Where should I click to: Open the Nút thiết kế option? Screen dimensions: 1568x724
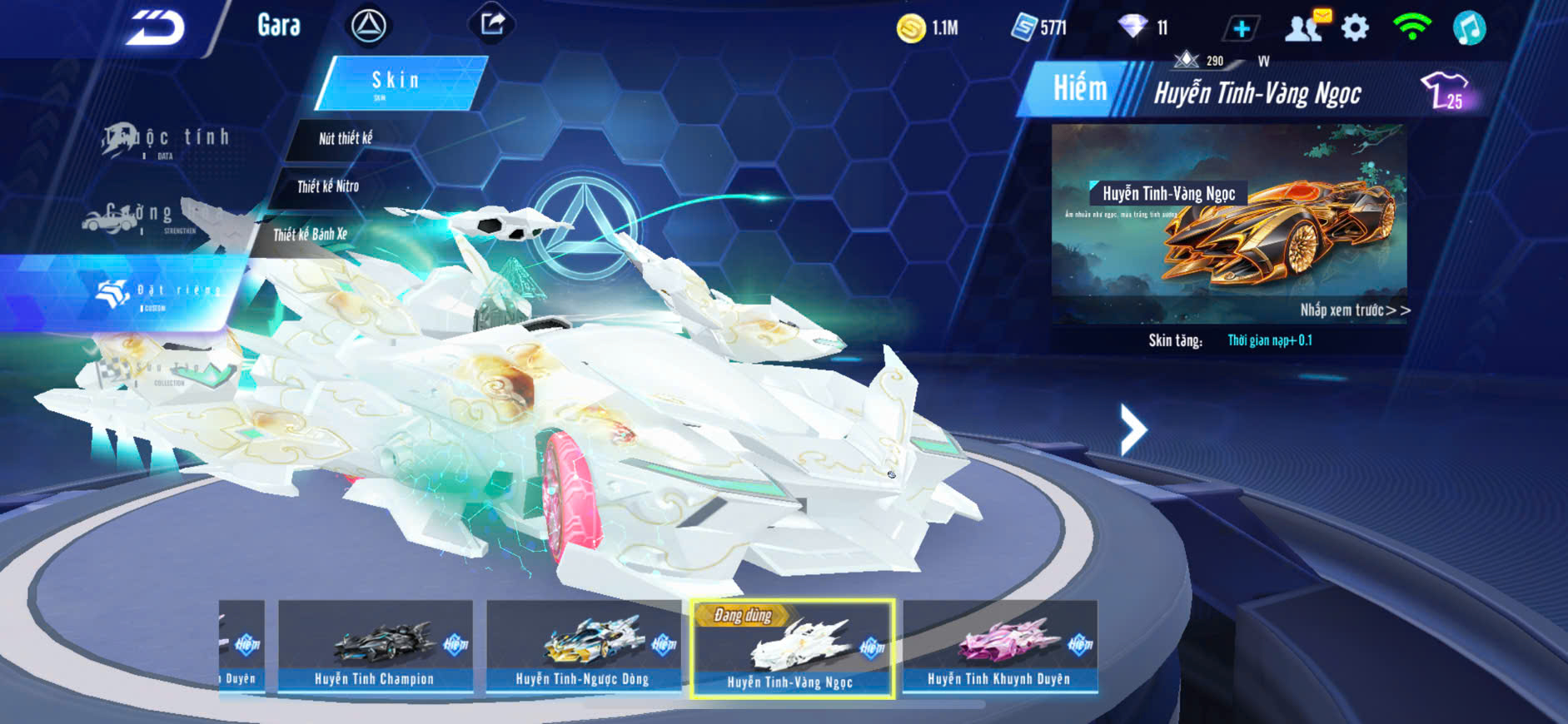[346, 138]
